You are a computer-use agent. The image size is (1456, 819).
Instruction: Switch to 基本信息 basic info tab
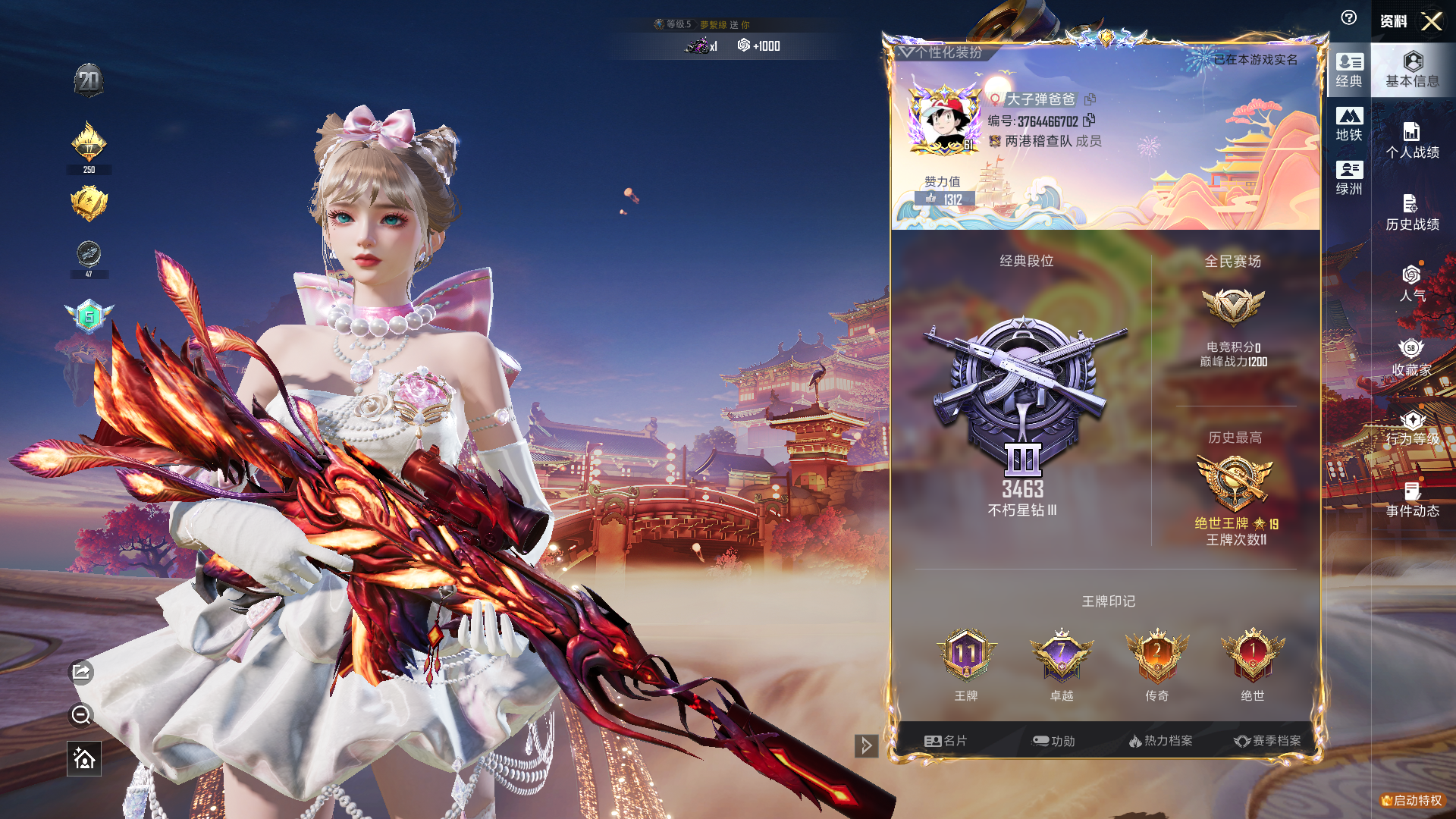[1412, 69]
